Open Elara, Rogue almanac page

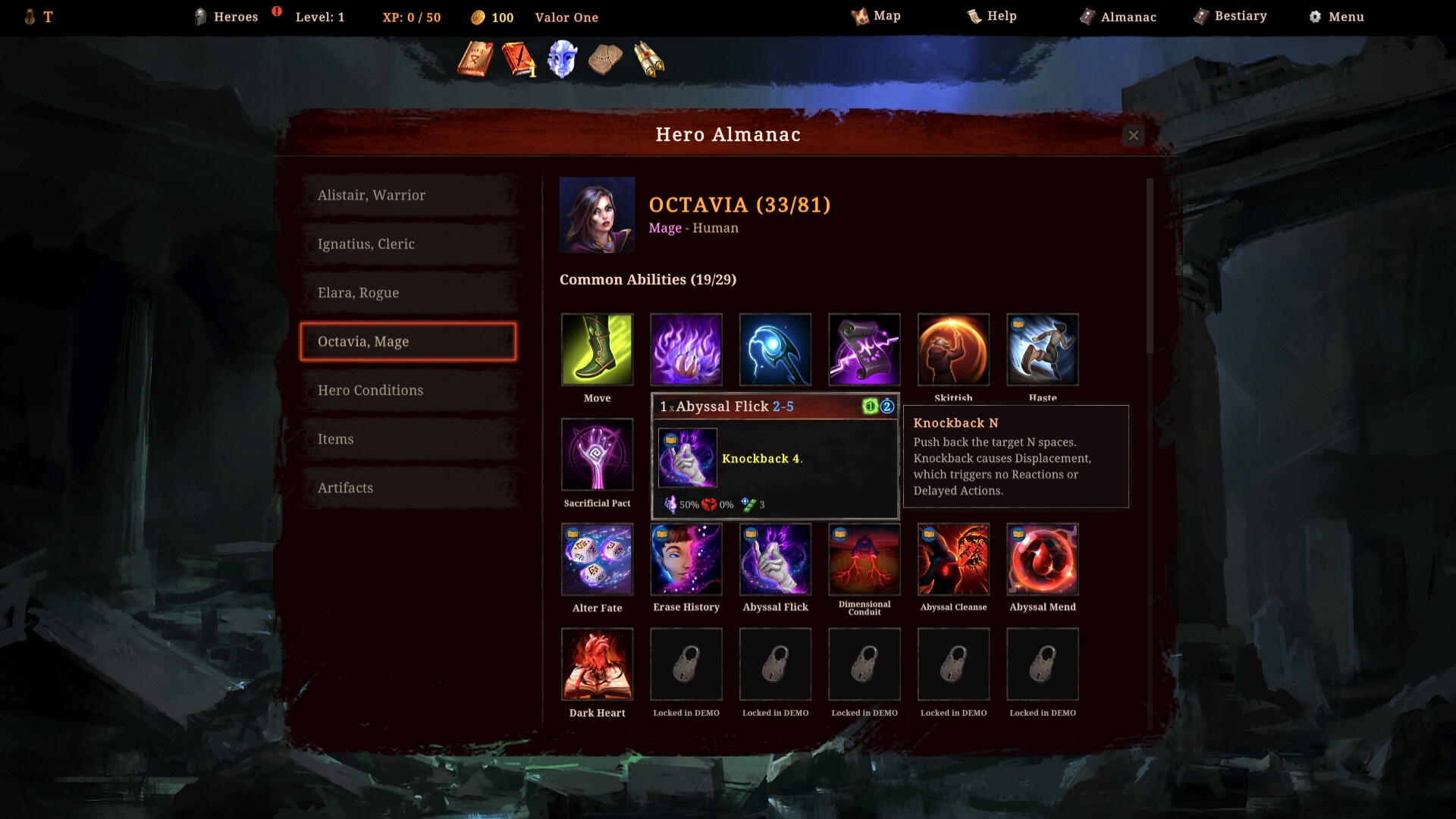point(408,293)
